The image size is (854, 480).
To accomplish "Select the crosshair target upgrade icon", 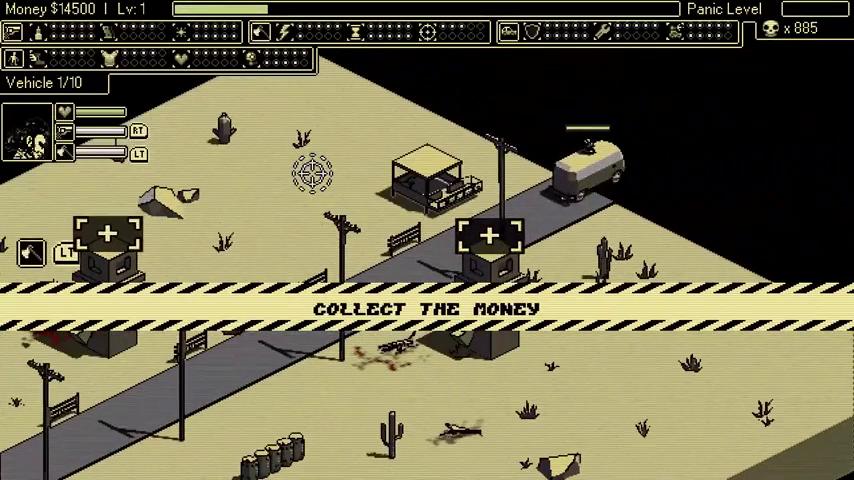I will 427,33.
